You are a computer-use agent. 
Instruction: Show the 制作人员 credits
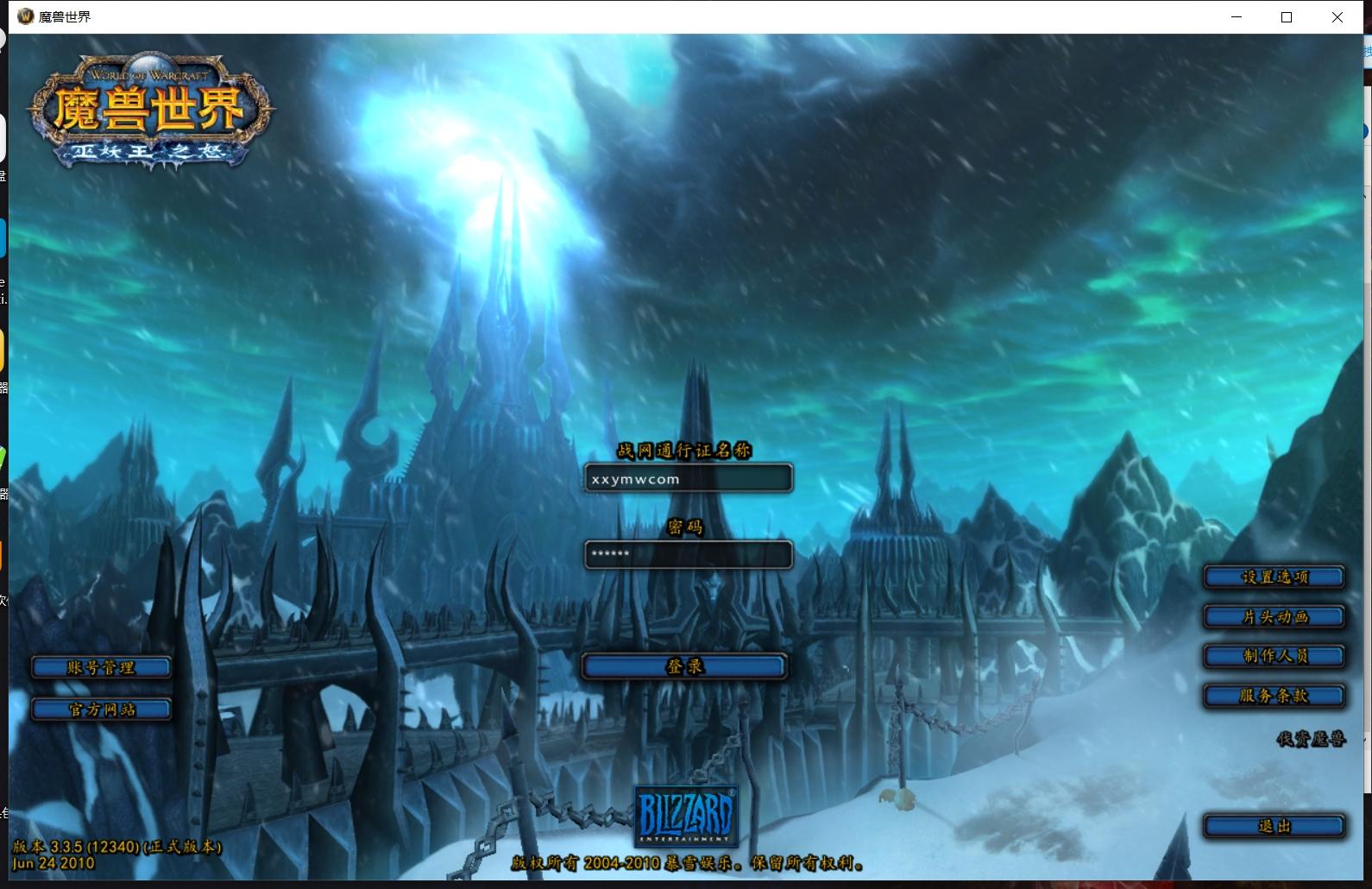[1274, 656]
